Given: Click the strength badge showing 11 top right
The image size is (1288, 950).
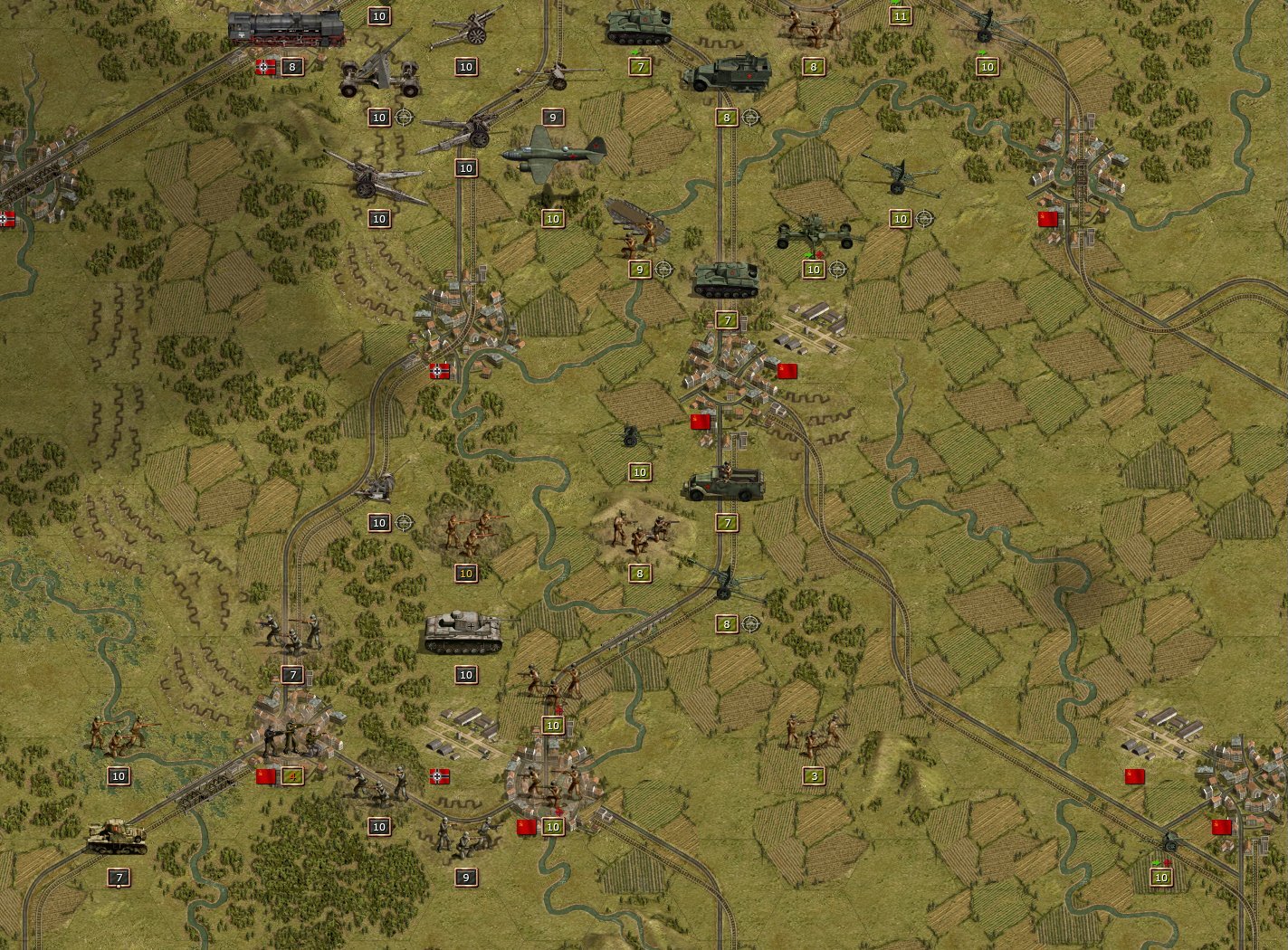Looking at the screenshot, I should click(899, 15).
